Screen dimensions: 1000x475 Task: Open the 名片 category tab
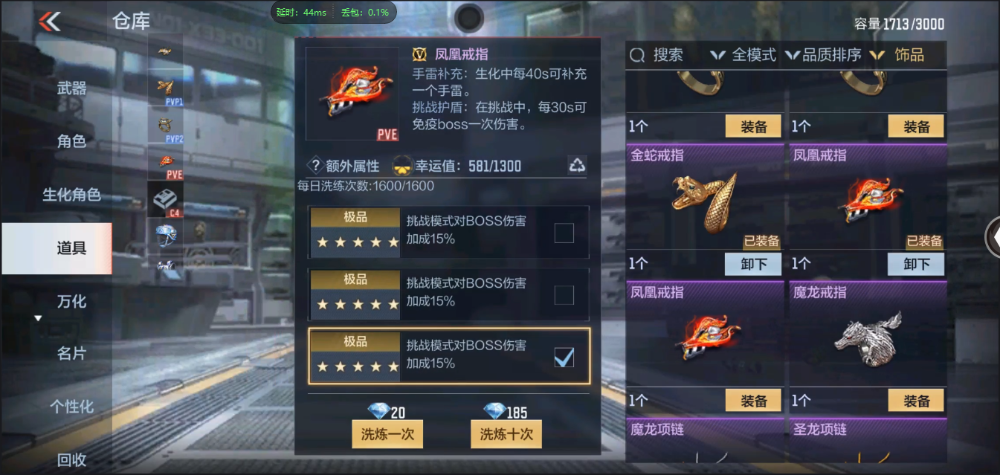[x=71, y=353]
